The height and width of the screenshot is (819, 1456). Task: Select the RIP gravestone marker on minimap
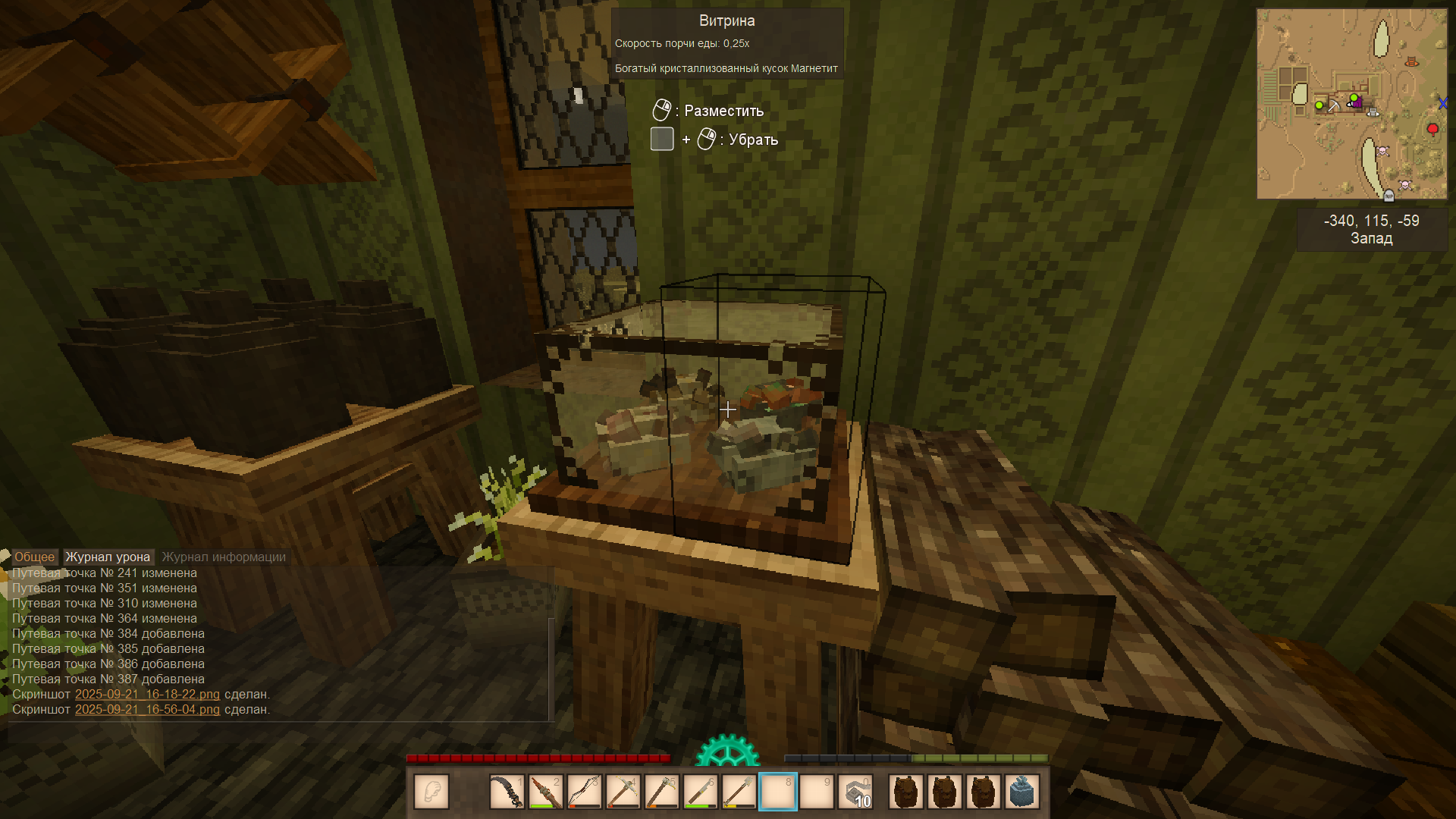tap(1389, 196)
